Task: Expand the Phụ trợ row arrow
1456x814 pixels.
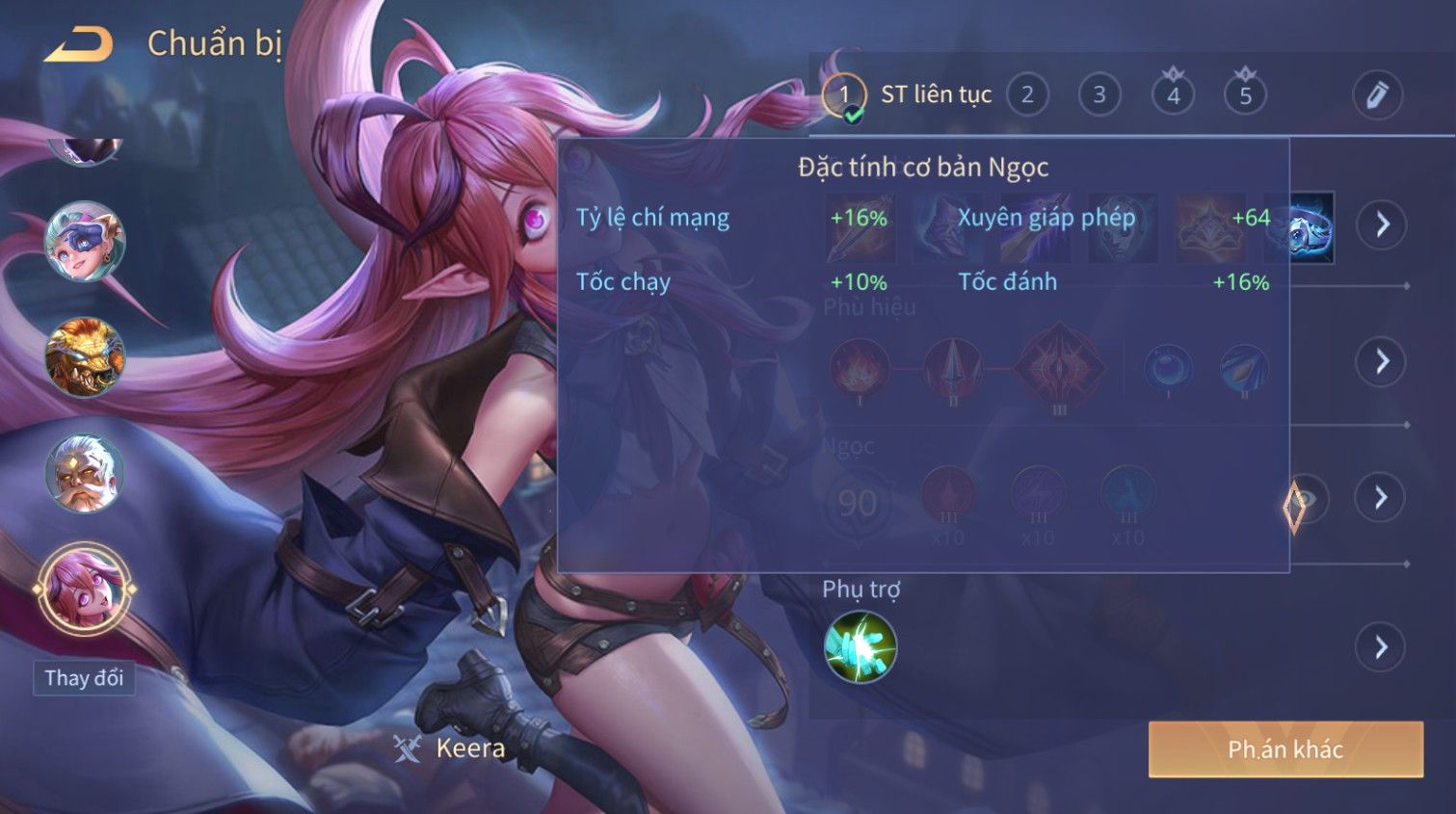Action: (x=1381, y=646)
